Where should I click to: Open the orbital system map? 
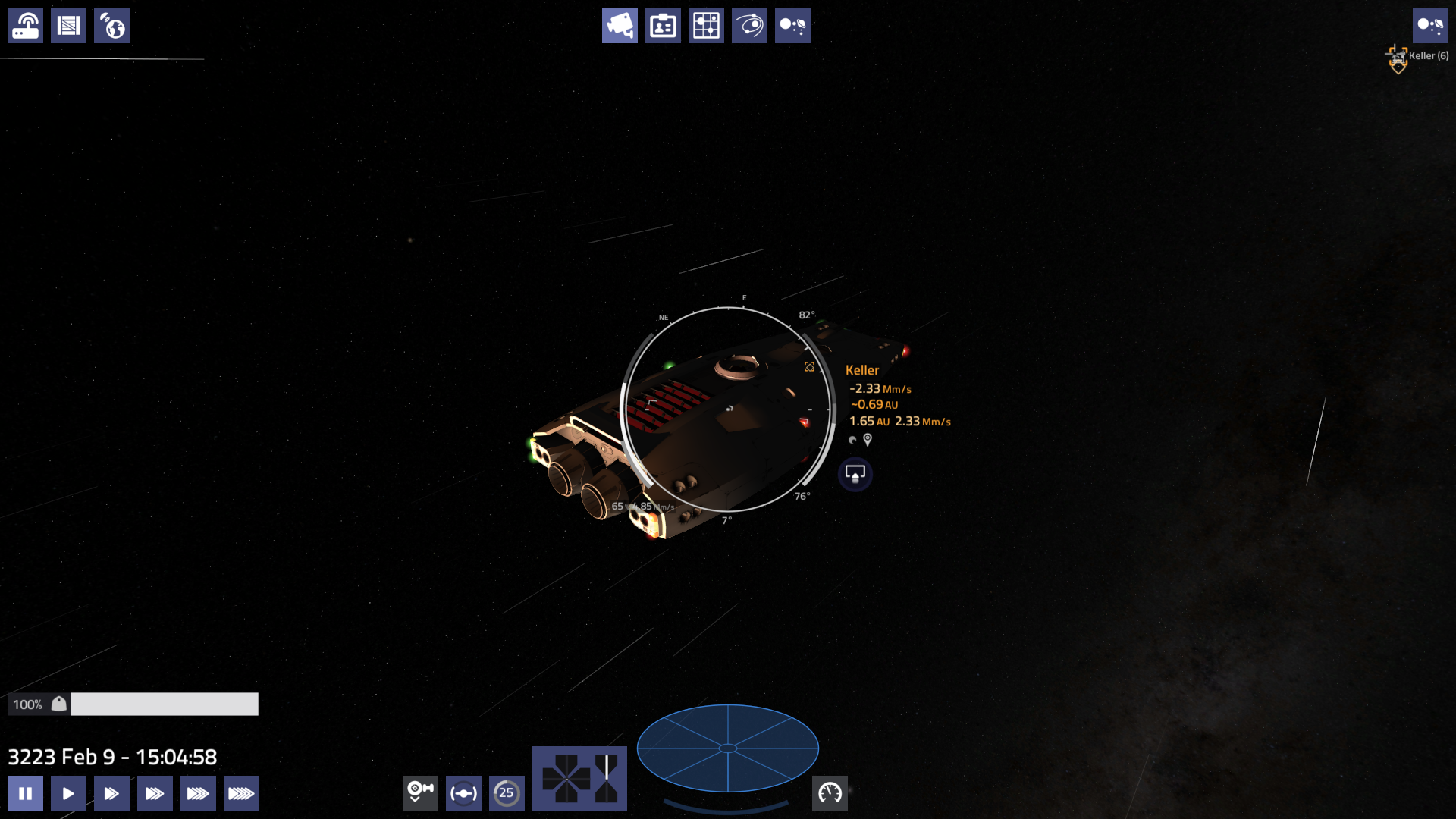749,25
